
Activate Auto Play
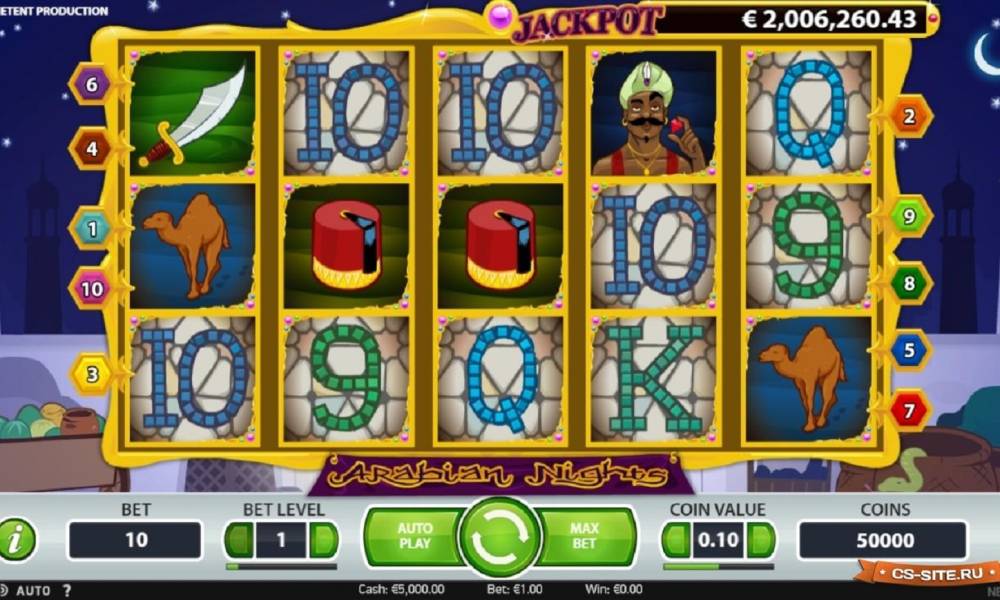pyautogui.click(x=413, y=536)
